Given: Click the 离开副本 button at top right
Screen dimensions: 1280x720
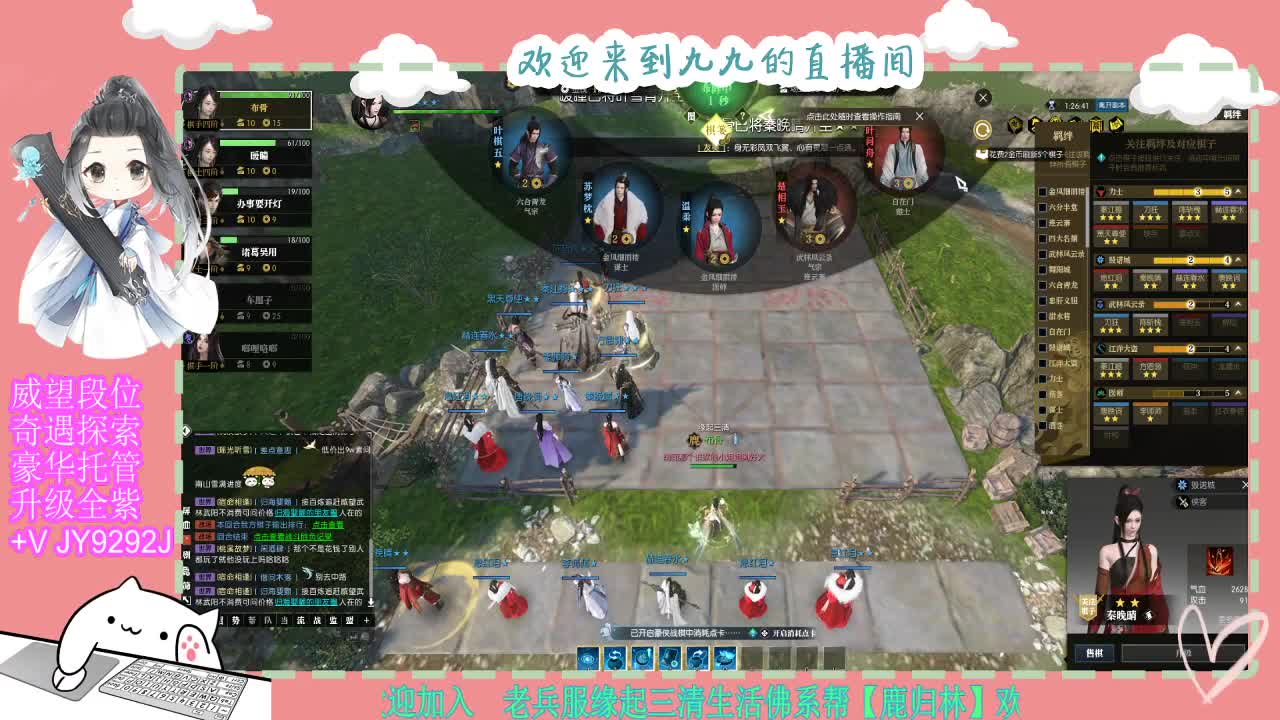Looking at the screenshot, I should point(1111,106).
